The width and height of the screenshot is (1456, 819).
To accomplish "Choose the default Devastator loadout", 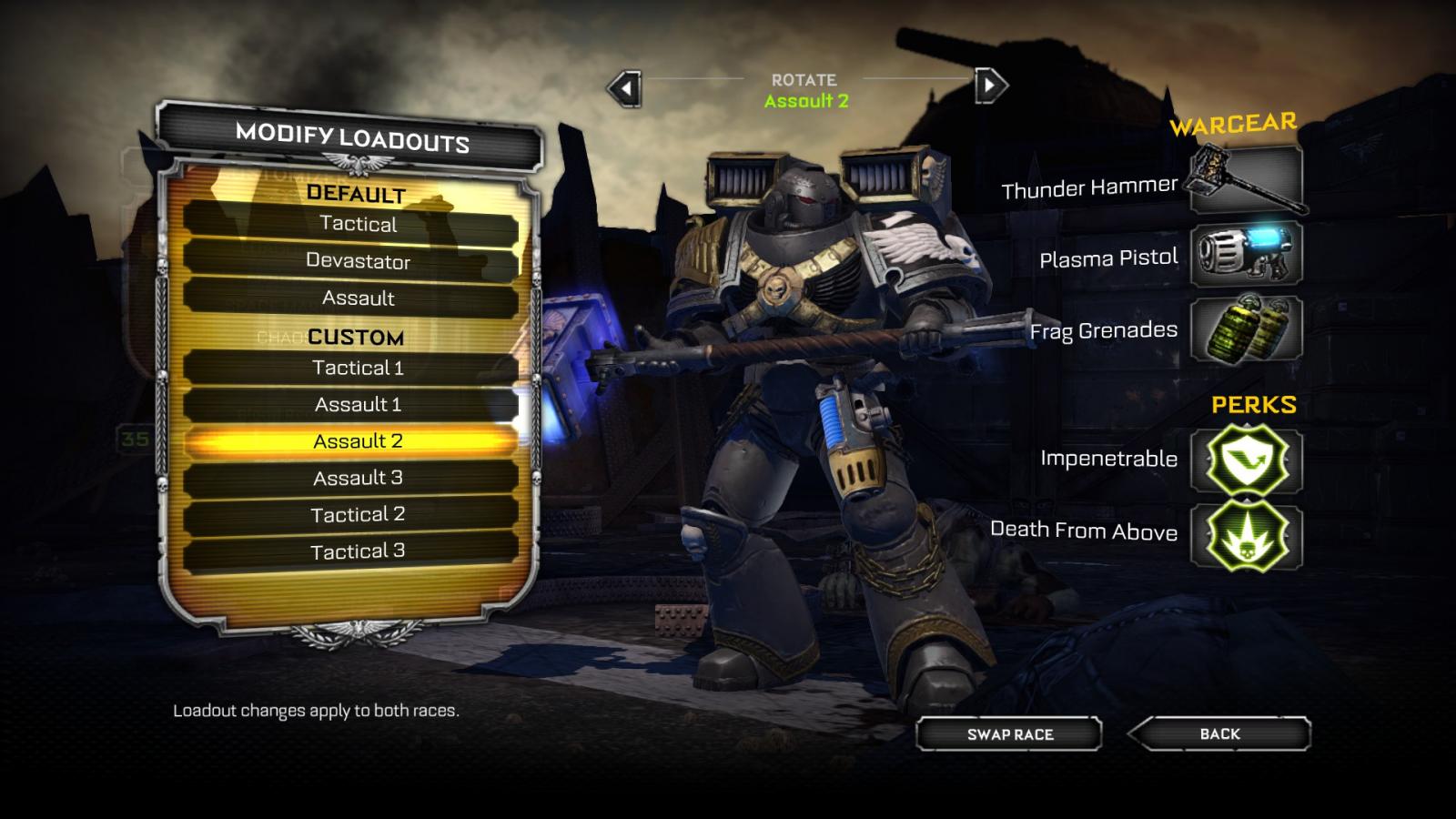I will point(358,261).
